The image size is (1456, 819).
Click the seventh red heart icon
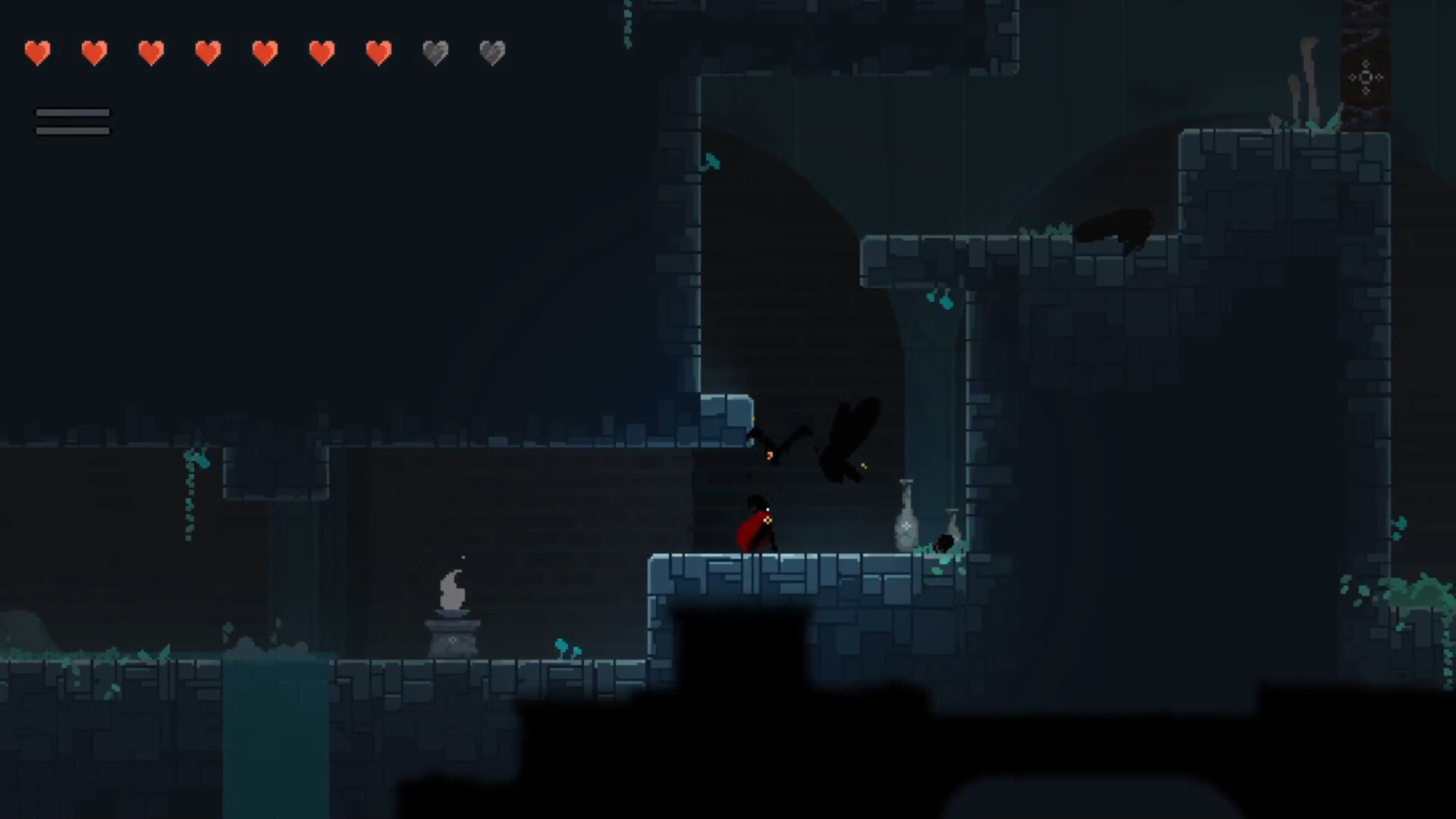point(378,53)
